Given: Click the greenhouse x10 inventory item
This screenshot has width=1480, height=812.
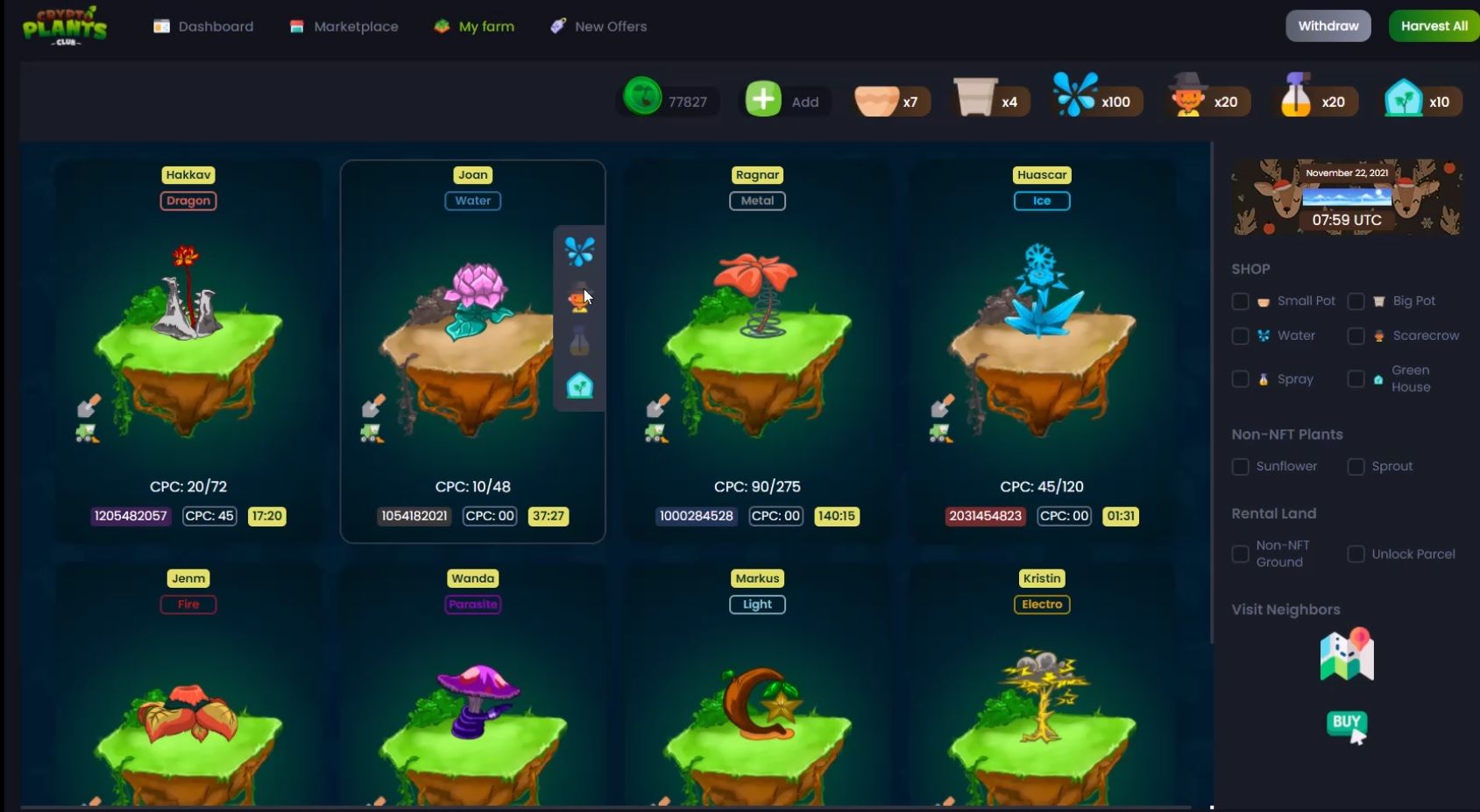Looking at the screenshot, I should (x=1420, y=99).
